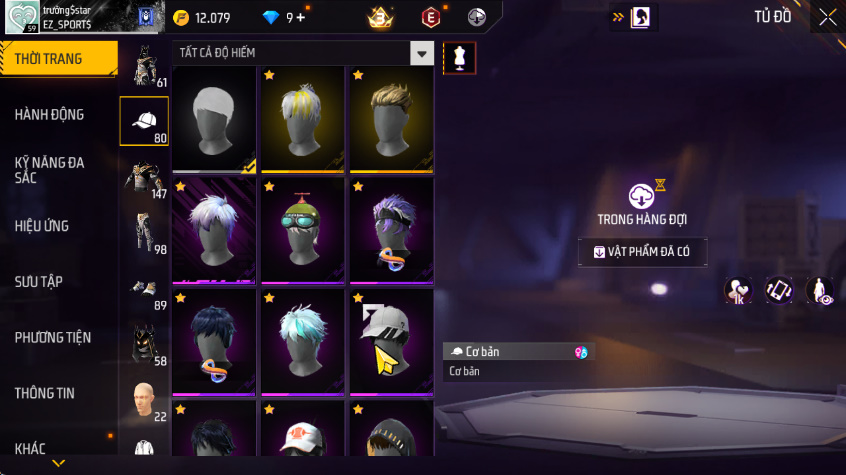Open the player profile avatar
Image resolution: width=846 pixels, height=475 pixels.
click(x=20, y=17)
